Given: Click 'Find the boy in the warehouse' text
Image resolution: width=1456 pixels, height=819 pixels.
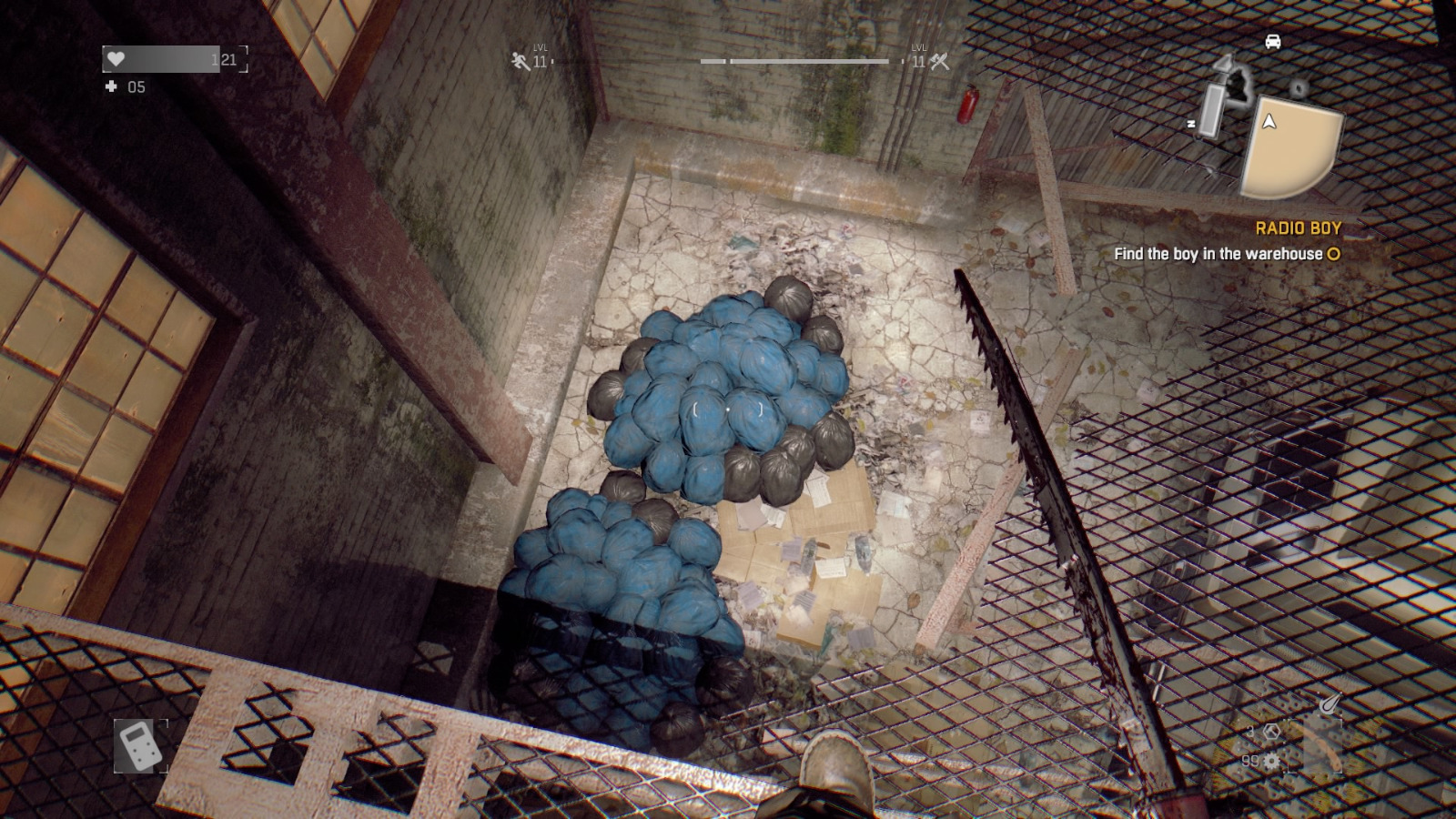Looking at the screenshot, I should click(x=1219, y=255).
